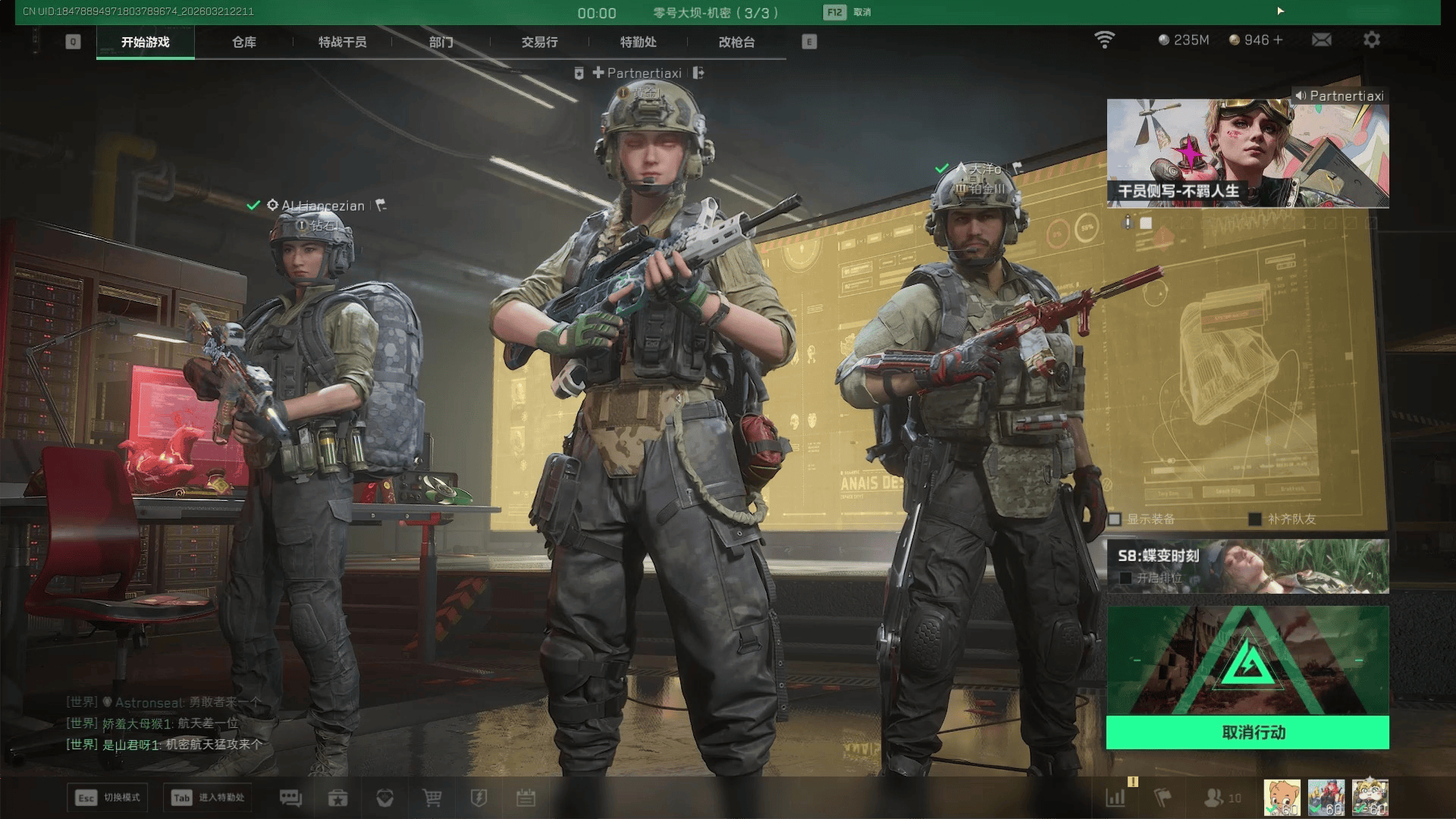Open the chat bubble icon

290,798
